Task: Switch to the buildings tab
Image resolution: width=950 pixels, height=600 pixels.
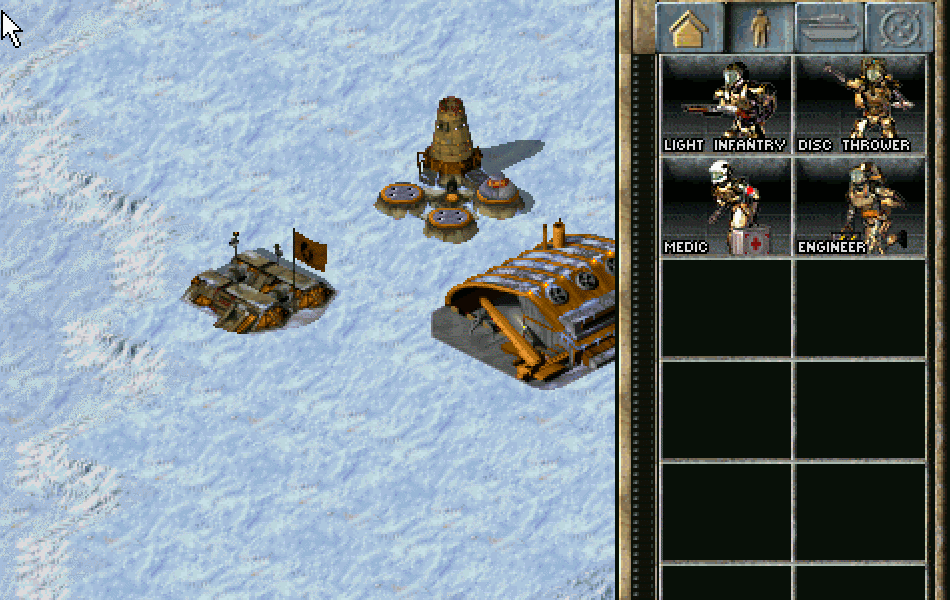Action: pos(689,28)
